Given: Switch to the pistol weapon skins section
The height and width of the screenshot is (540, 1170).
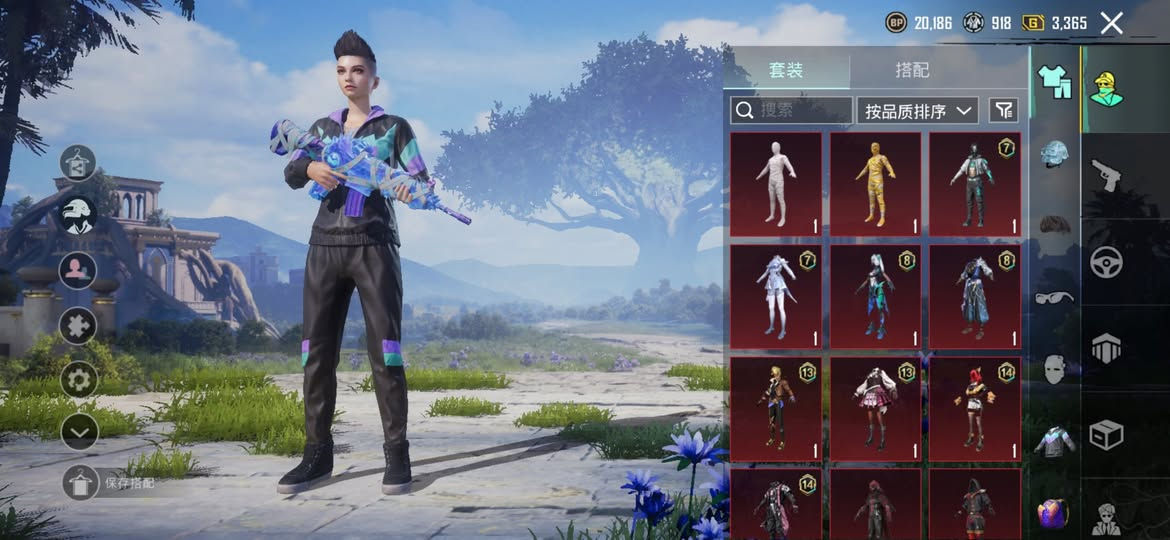Looking at the screenshot, I should [1105, 175].
